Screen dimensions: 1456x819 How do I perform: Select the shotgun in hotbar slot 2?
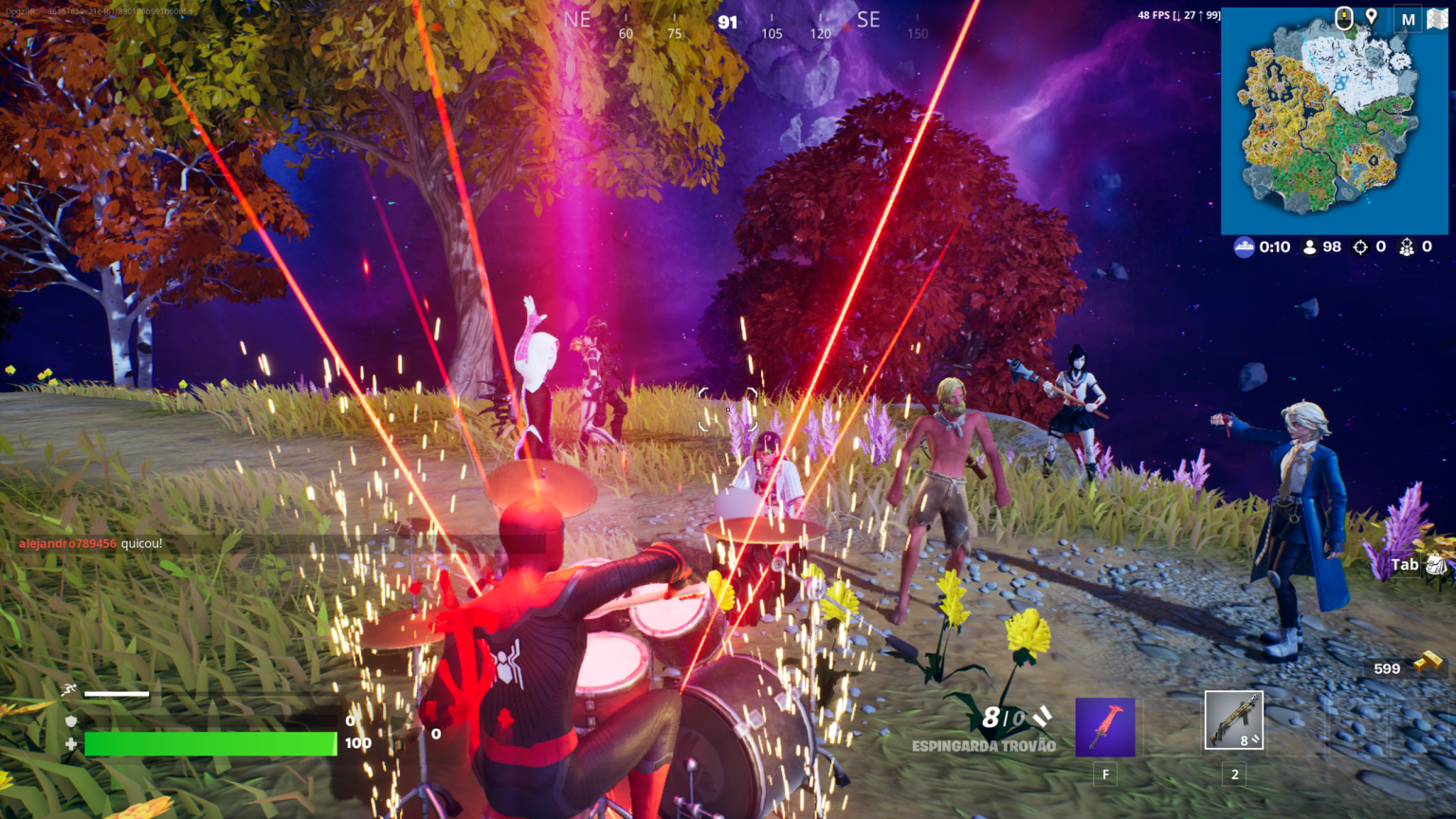click(1233, 720)
